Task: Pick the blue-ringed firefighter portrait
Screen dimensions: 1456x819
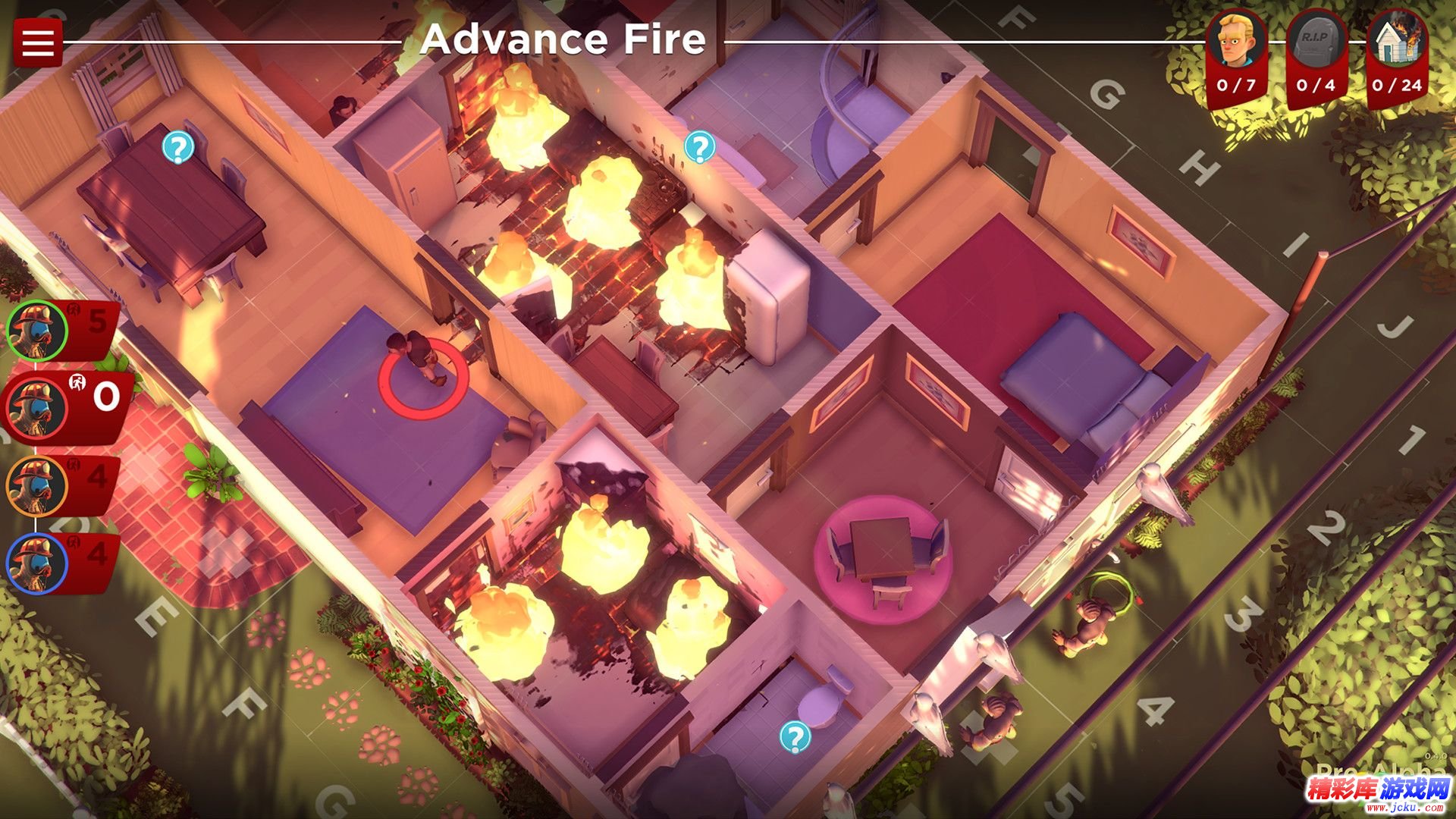Action: 36,563
